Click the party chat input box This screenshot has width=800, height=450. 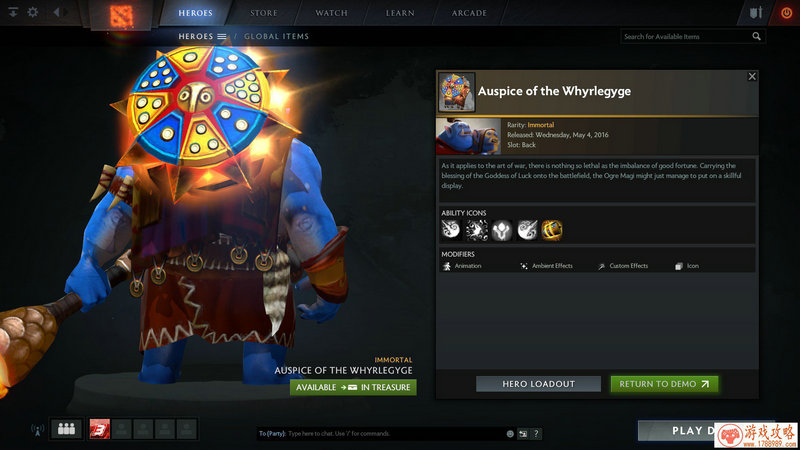coord(380,434)
